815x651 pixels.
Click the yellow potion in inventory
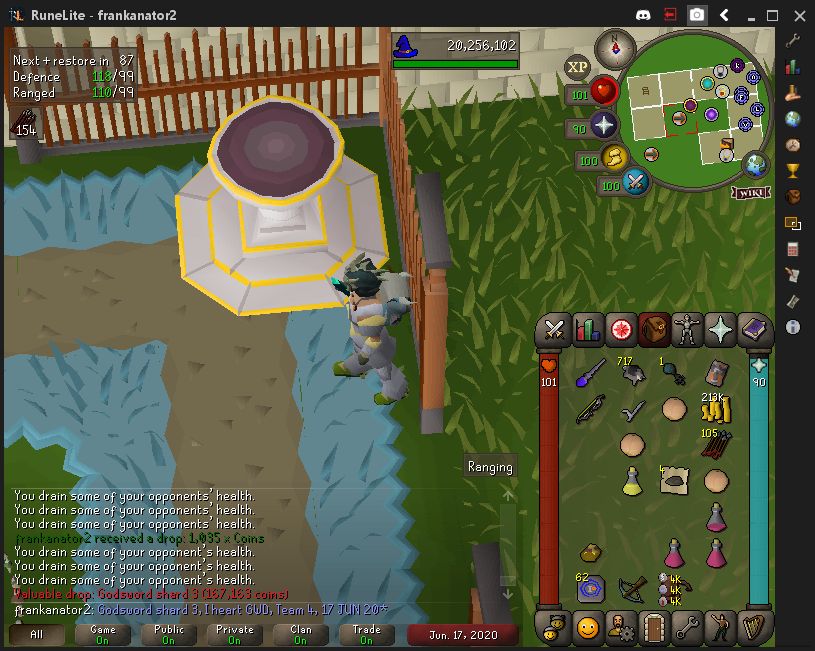(x=632, y=480)
